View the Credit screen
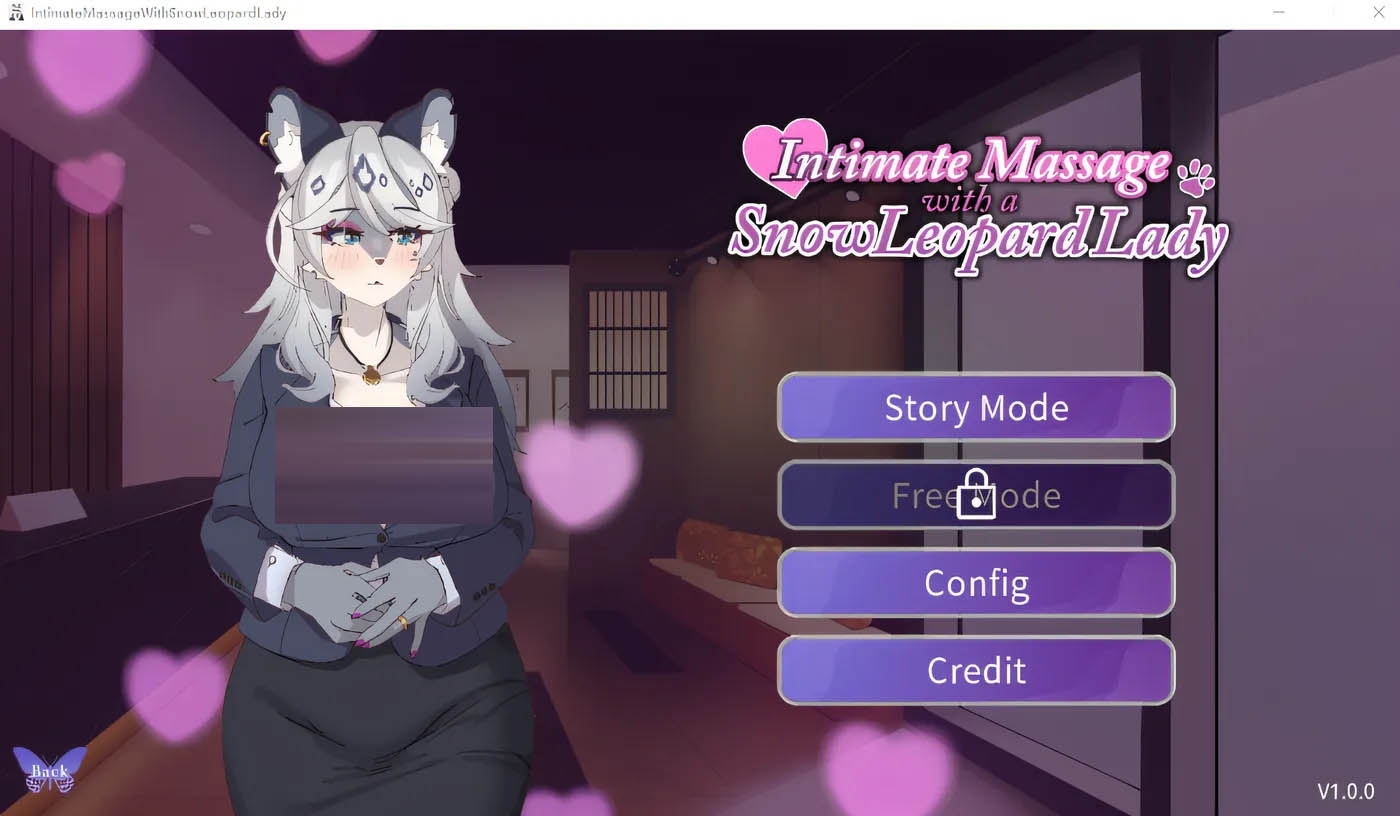 pos(975,670)
